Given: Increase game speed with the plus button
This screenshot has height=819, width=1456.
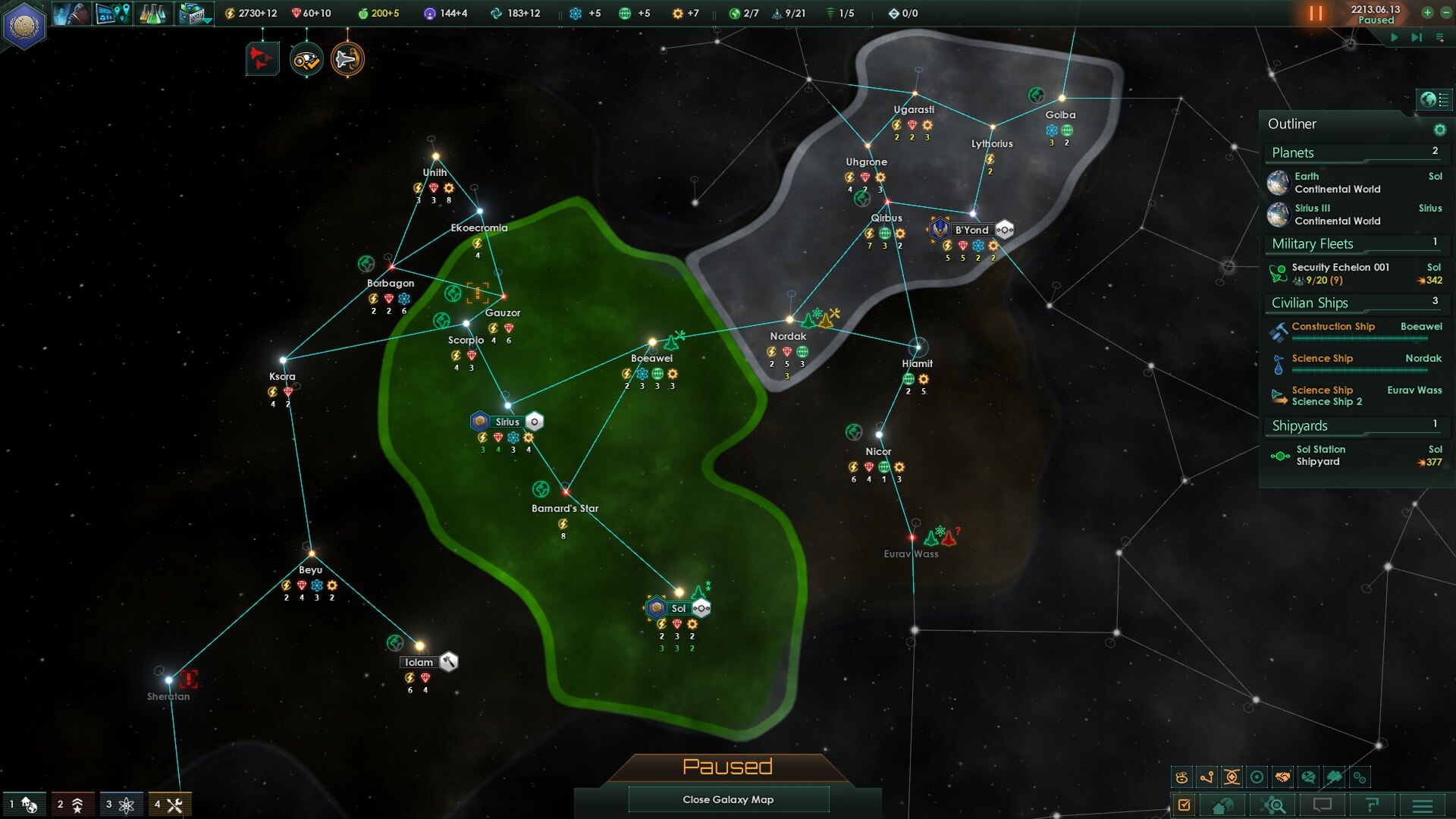Looking at the screenshot, I should pos(1427,13).
